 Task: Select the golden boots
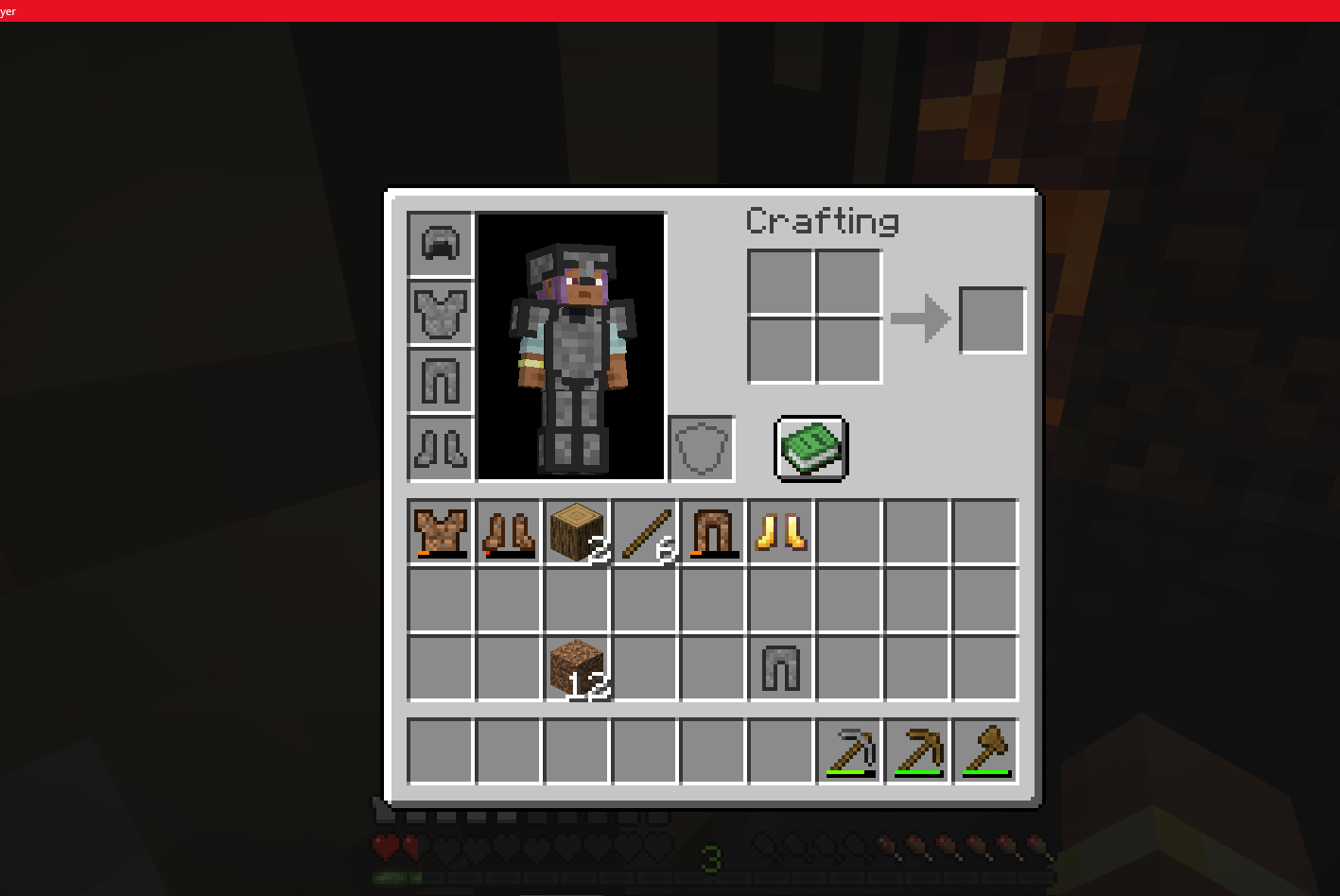[780, 531]
